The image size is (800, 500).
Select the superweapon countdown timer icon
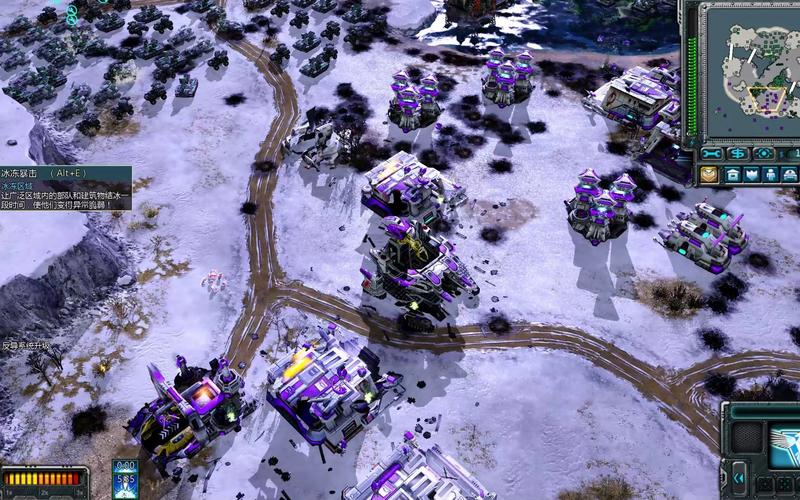[125, 479]
